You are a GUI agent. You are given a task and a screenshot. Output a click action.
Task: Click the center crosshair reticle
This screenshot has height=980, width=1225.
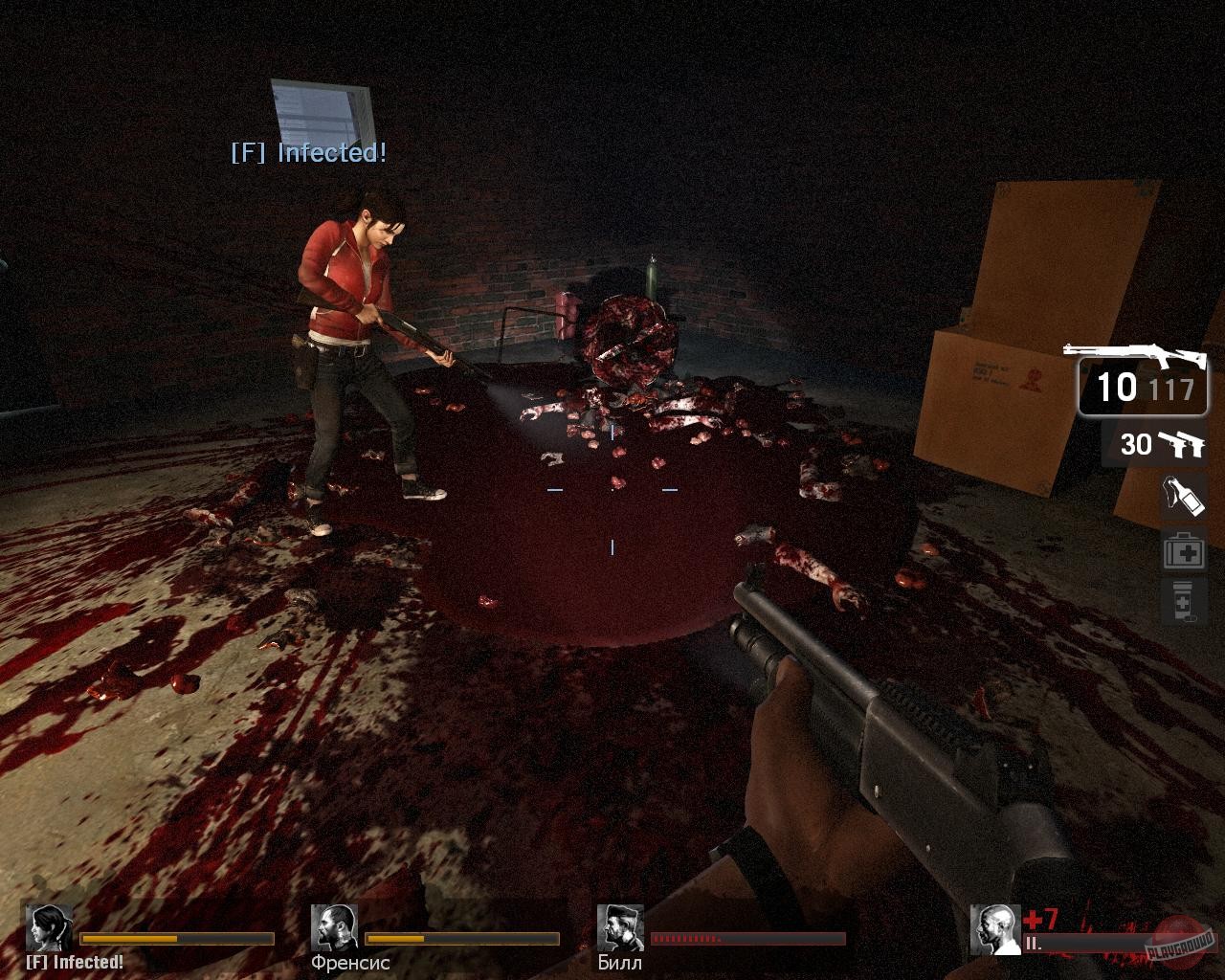[x=612, y=488]
